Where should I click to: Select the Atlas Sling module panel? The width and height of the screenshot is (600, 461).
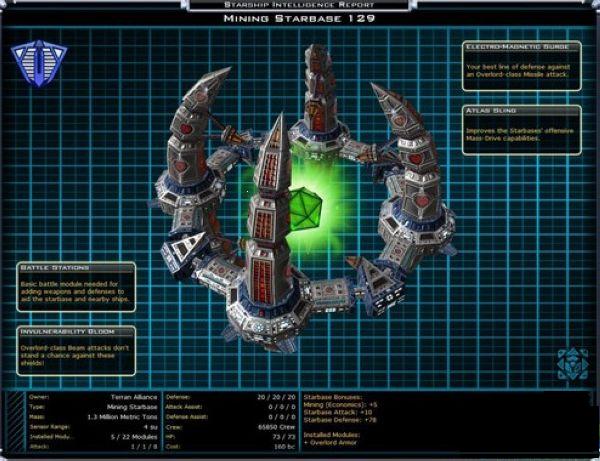[521, 126]
